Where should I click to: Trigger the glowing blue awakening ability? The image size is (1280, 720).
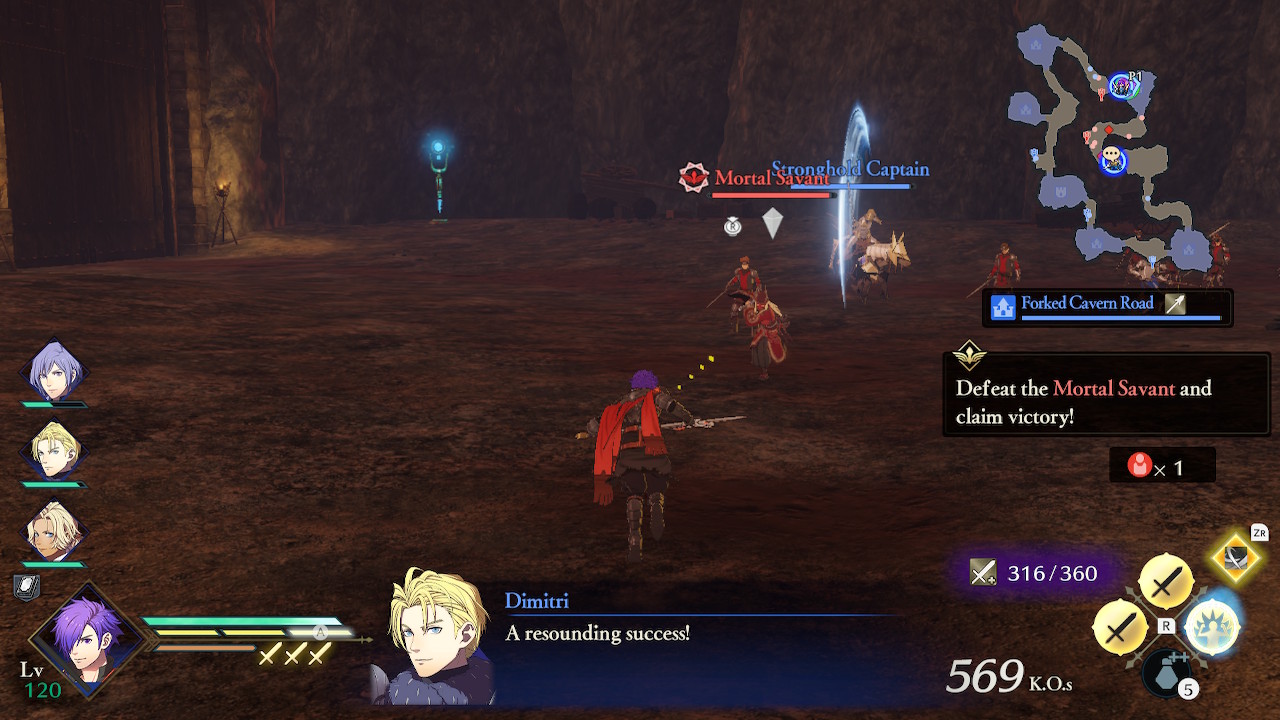tap(1211, 627)
